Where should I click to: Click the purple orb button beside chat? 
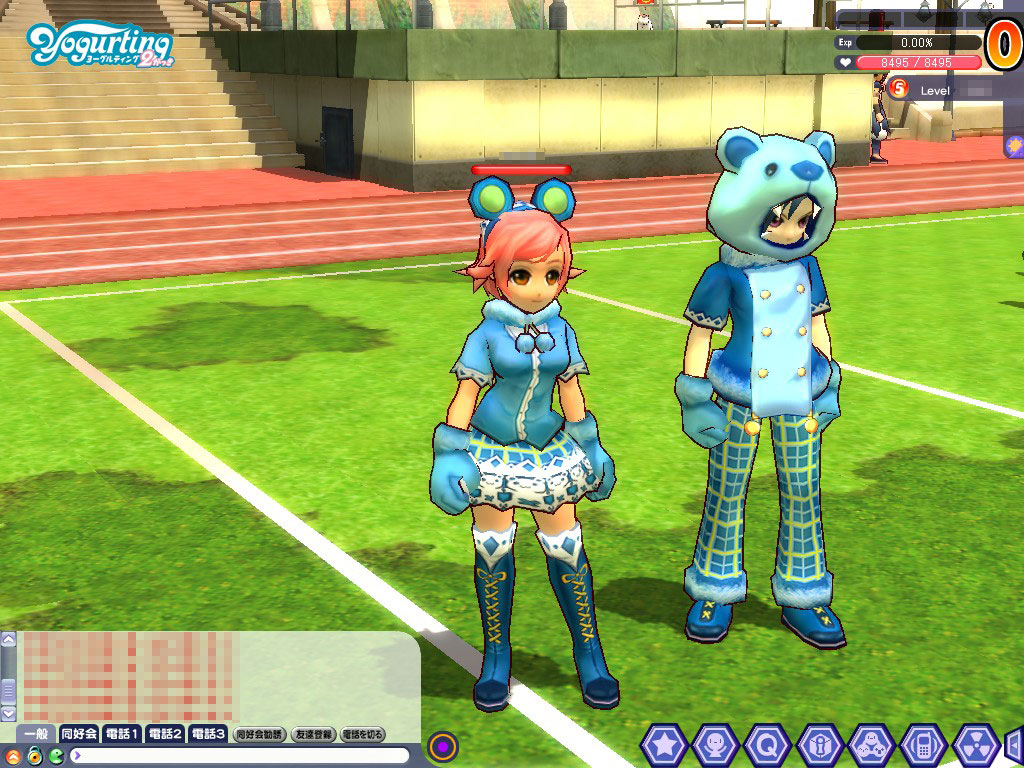pyautogui.click(x=443, y=746)
